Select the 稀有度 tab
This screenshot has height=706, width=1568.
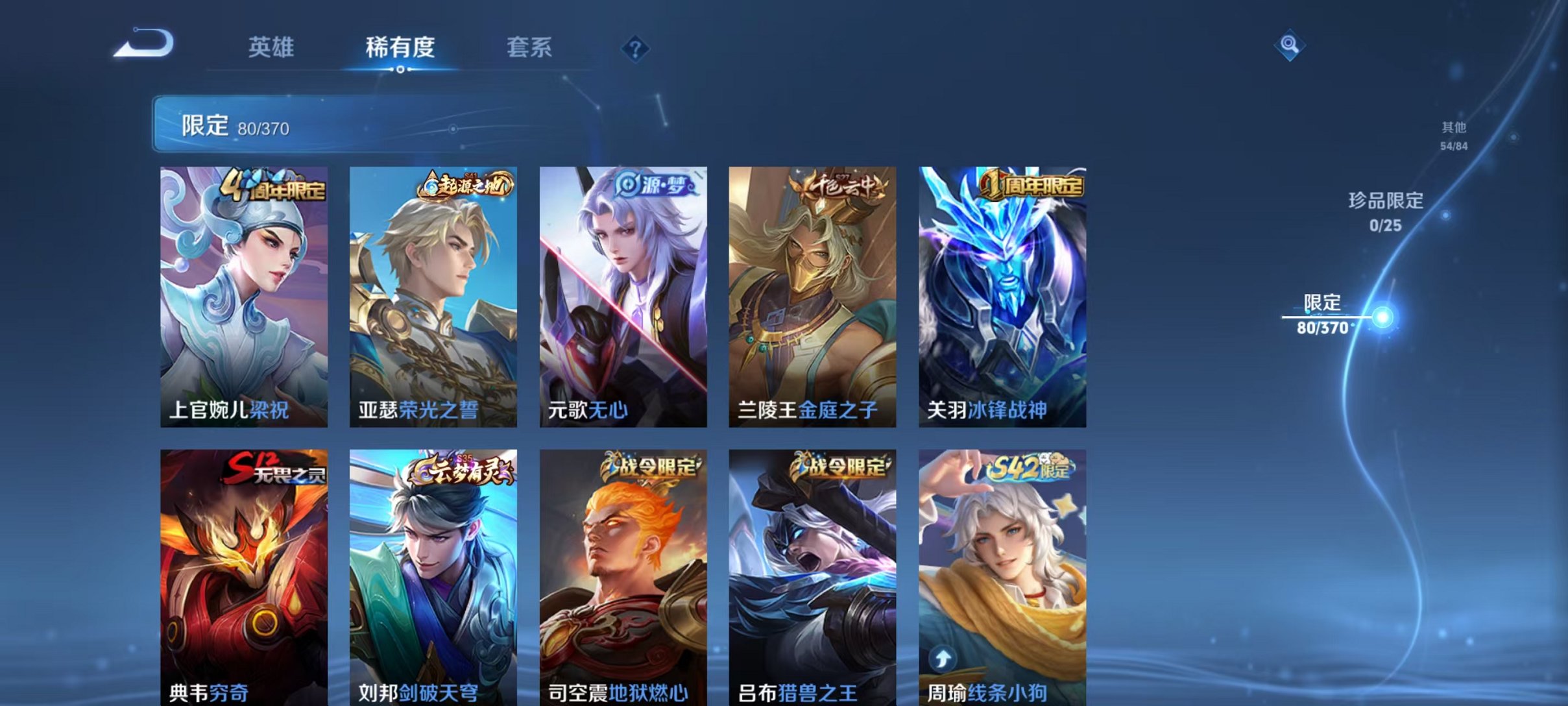tap(400, 47)
